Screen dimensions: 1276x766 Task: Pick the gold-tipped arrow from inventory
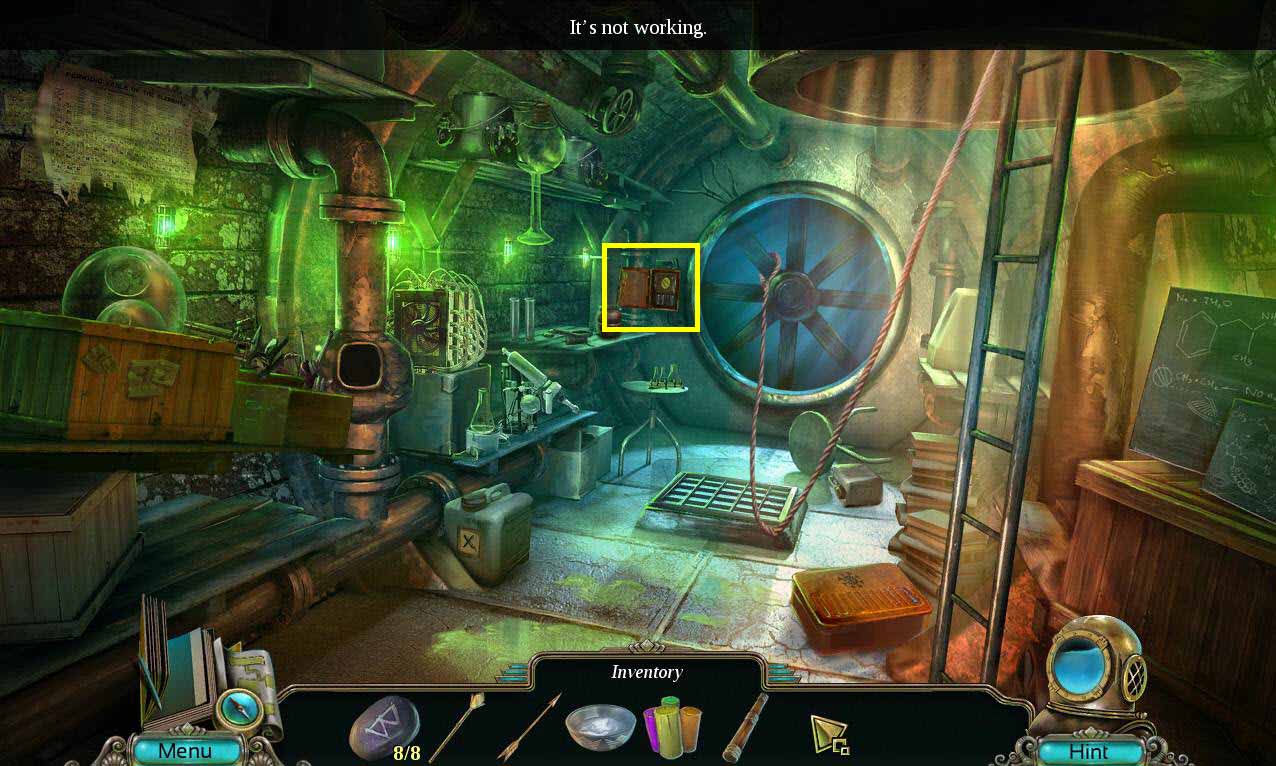click(x=458, y=727)
